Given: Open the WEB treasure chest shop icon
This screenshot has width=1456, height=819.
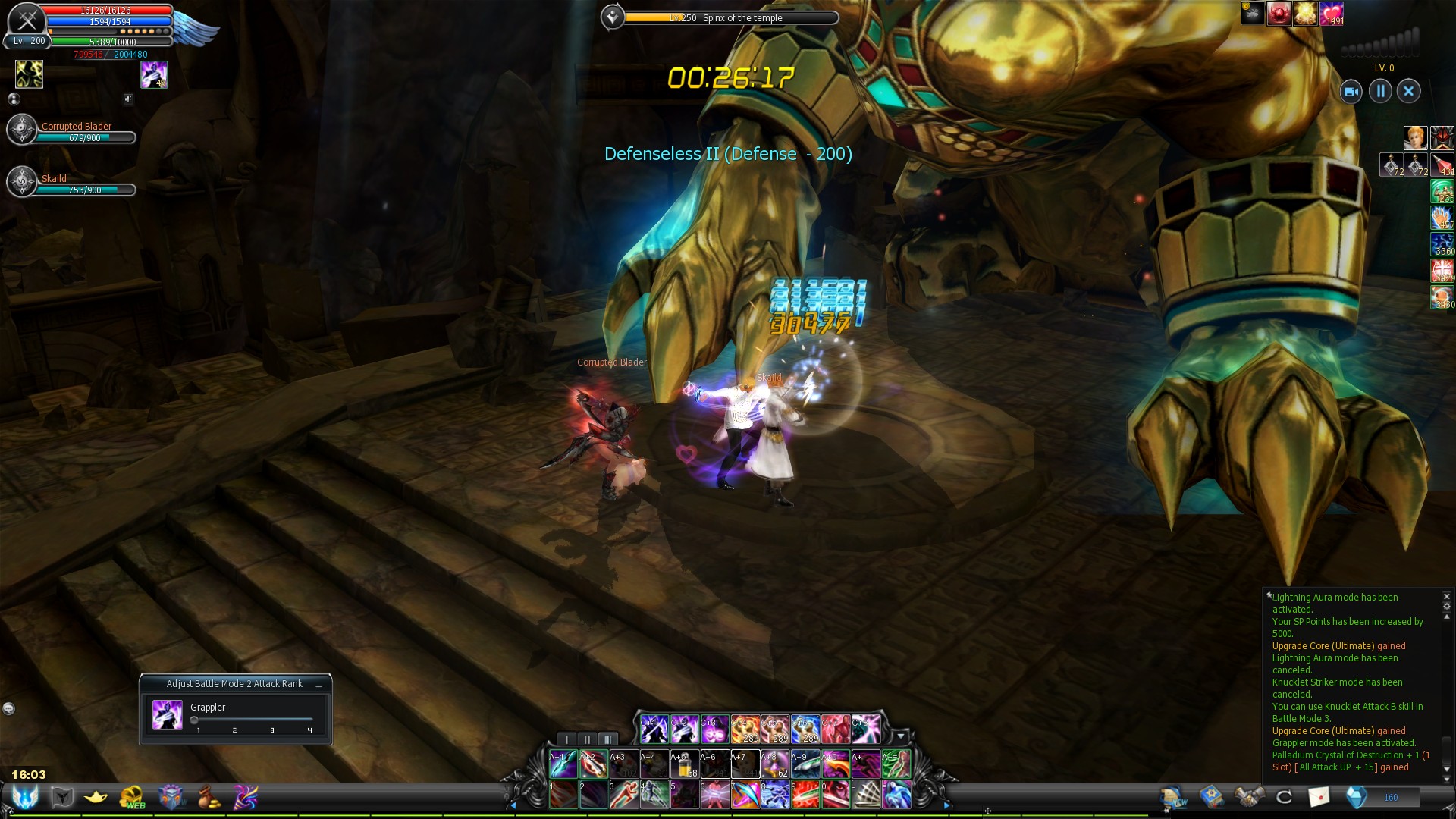Looking at the screenshot, I should [x=131, y=797].
